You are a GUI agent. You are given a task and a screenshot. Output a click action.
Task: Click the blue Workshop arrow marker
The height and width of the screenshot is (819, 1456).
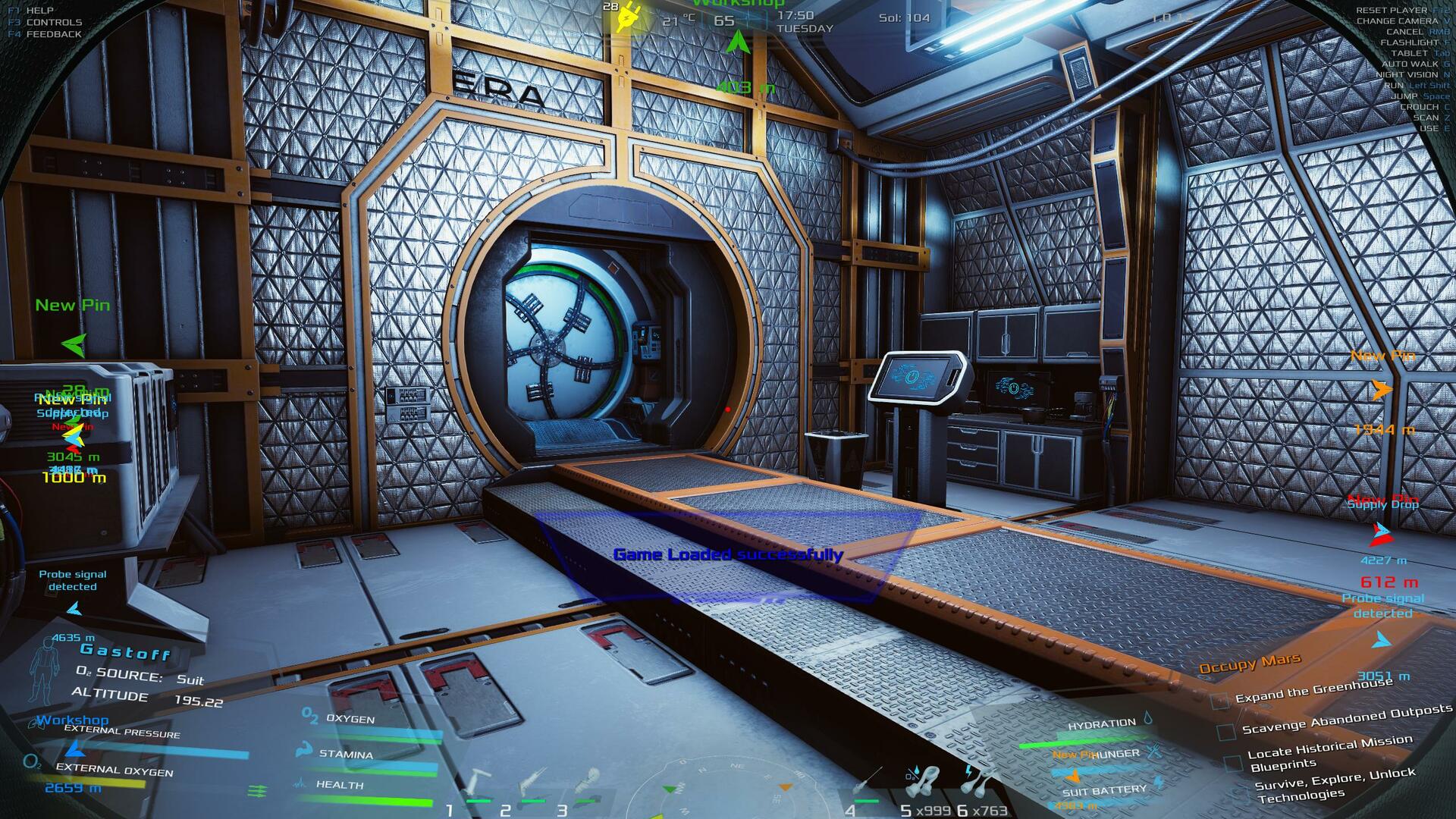[x=74, y=750]
